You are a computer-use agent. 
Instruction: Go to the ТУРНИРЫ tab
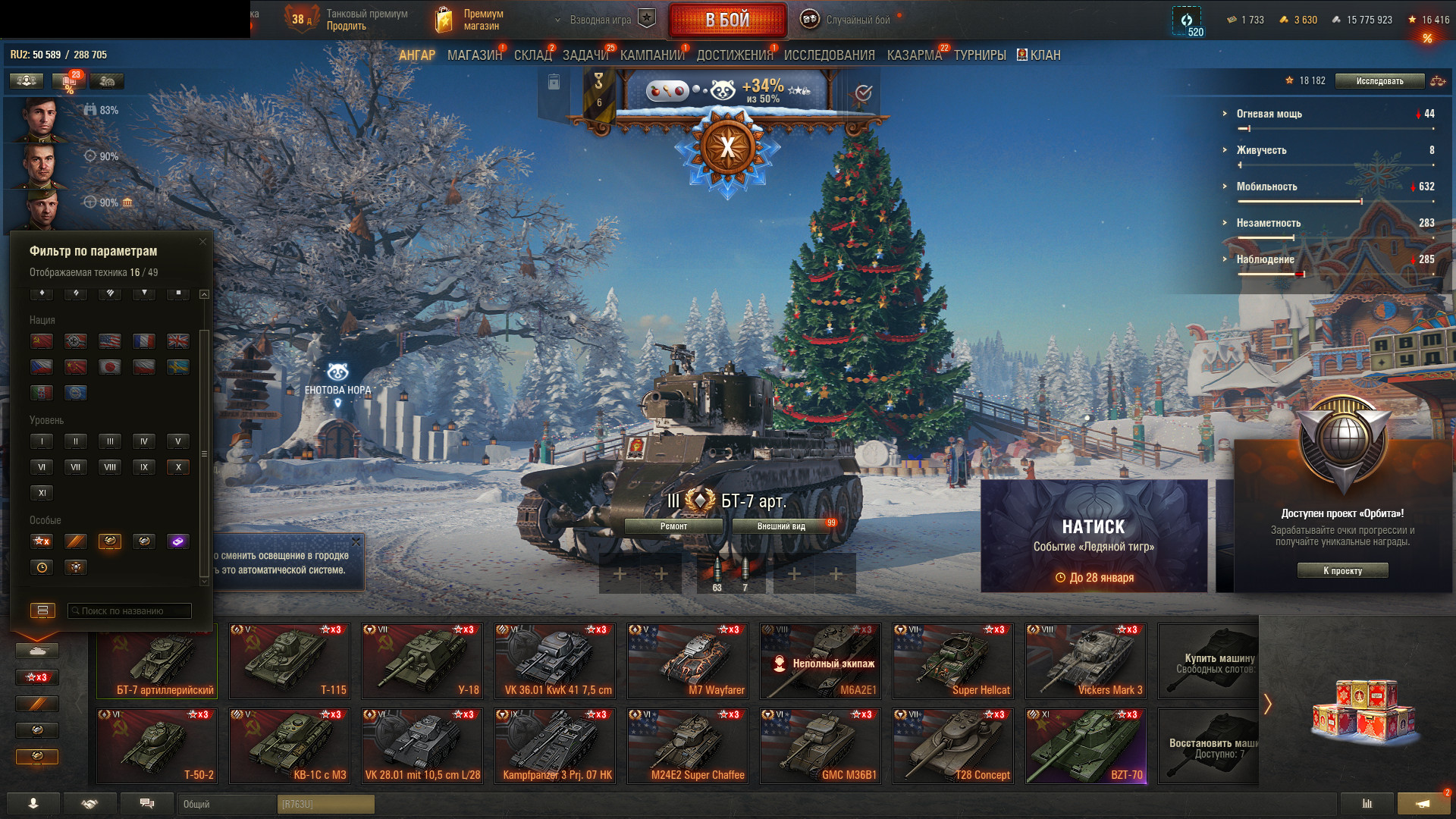tap(980, 55)
